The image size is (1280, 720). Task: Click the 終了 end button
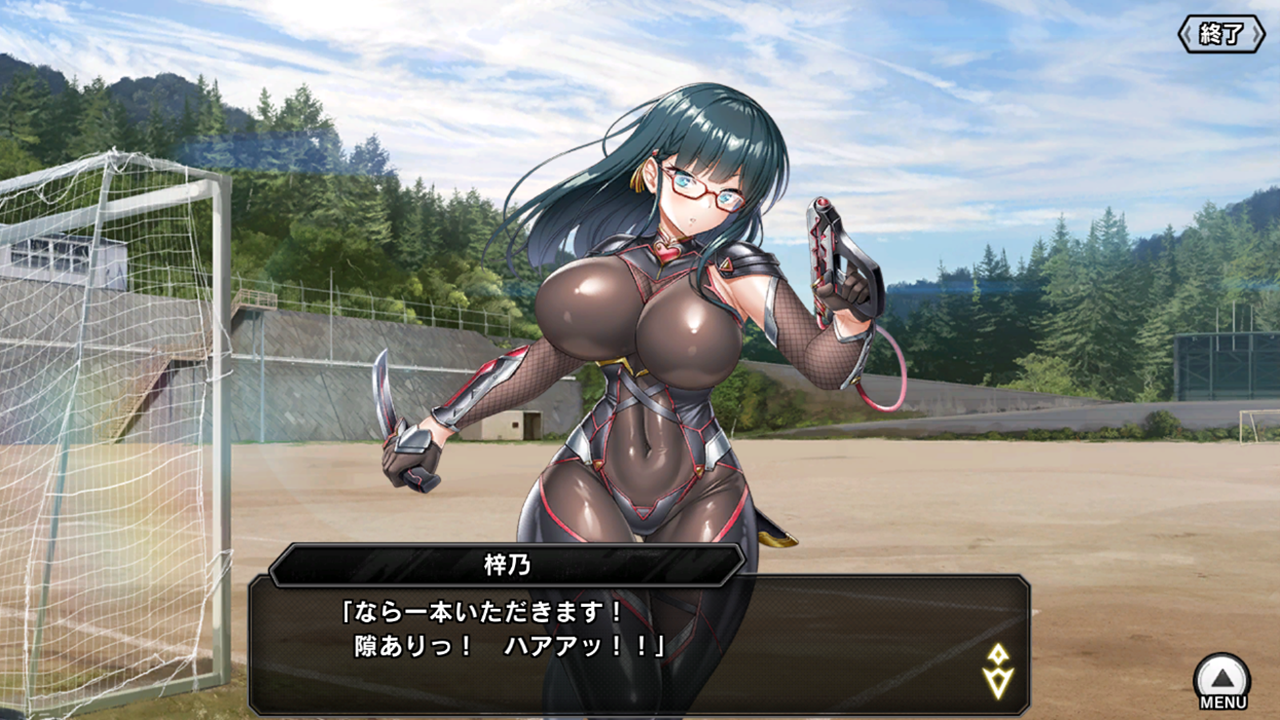pyautogui.click(x=1221, y=34)
